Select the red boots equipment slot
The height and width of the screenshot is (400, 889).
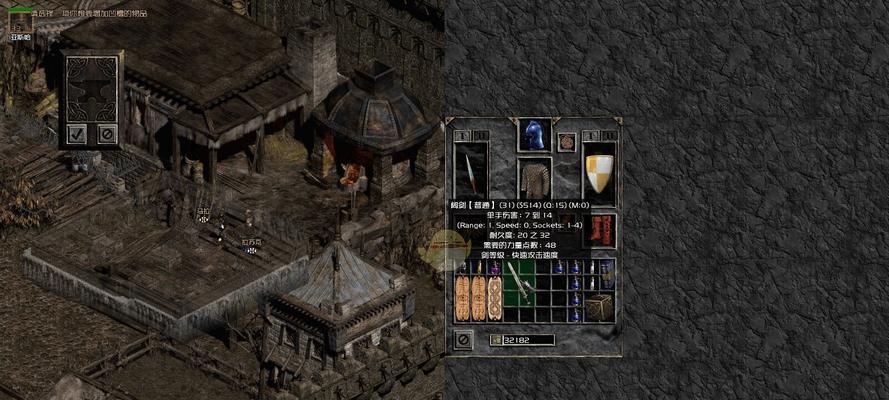[x=603, y=230]
